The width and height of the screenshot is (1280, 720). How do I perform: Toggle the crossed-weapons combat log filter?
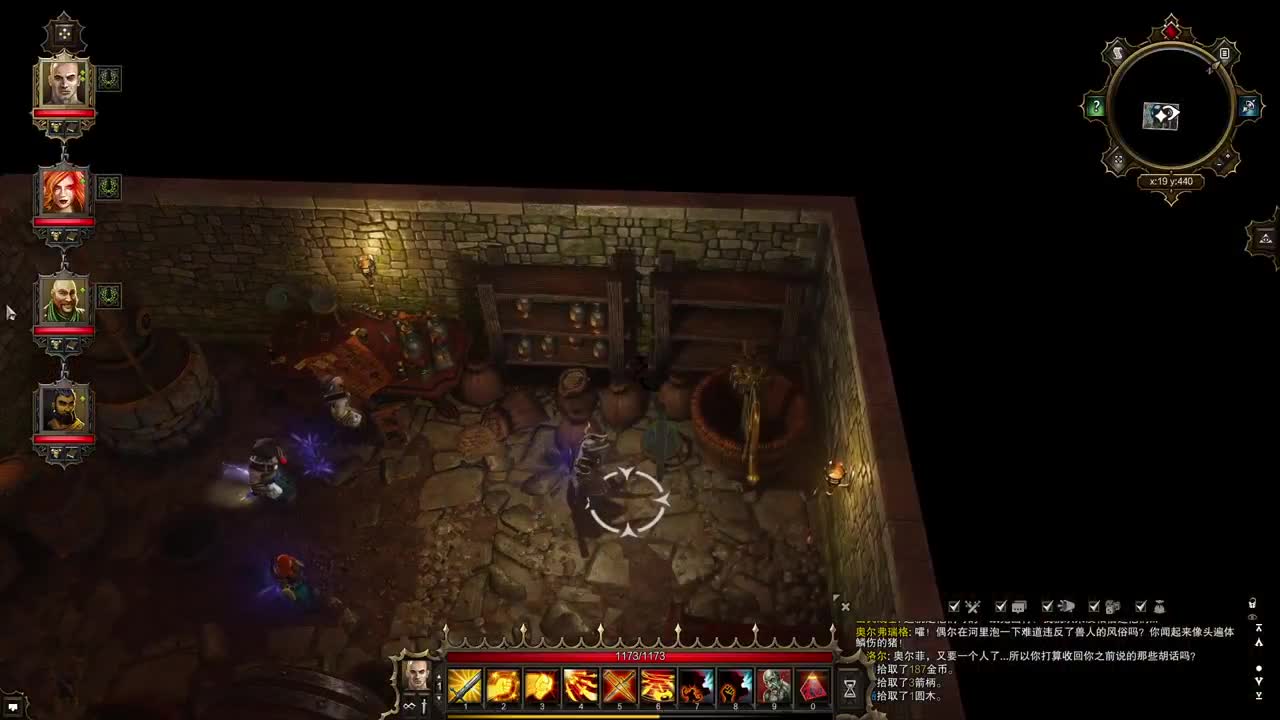click(953, 605)
